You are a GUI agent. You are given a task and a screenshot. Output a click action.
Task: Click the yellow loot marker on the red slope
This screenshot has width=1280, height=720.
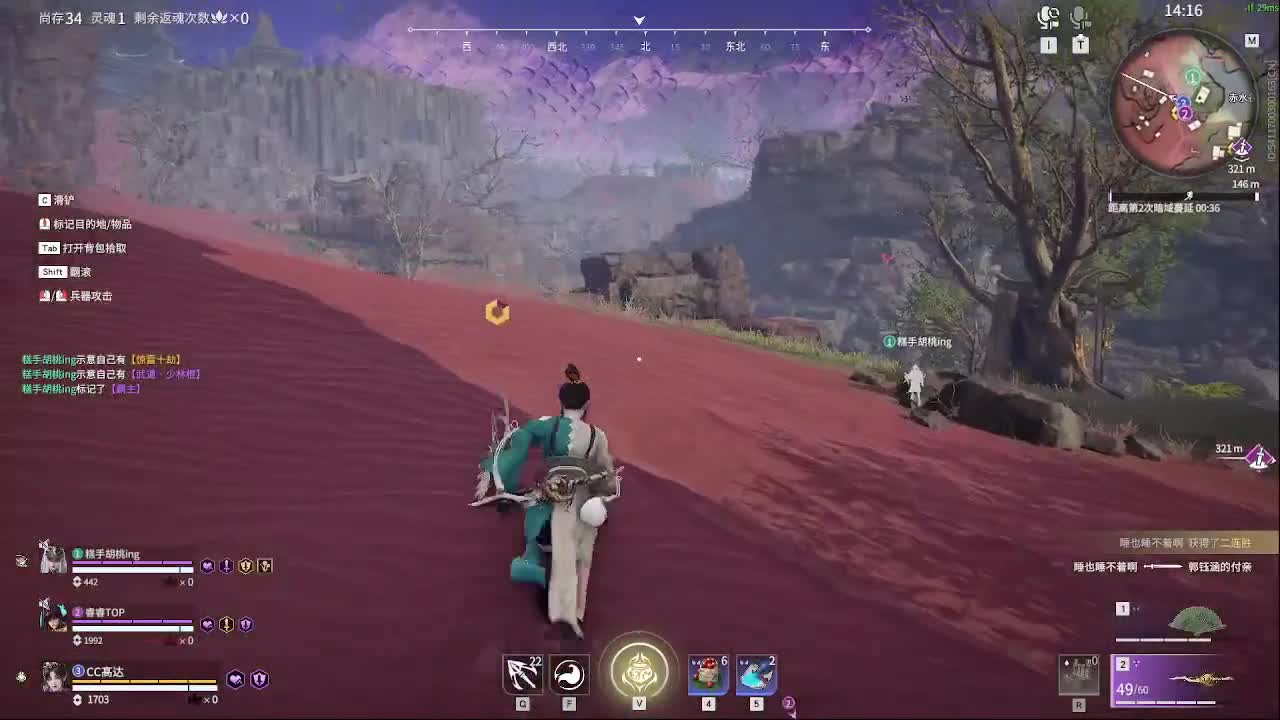coord(495,312)
